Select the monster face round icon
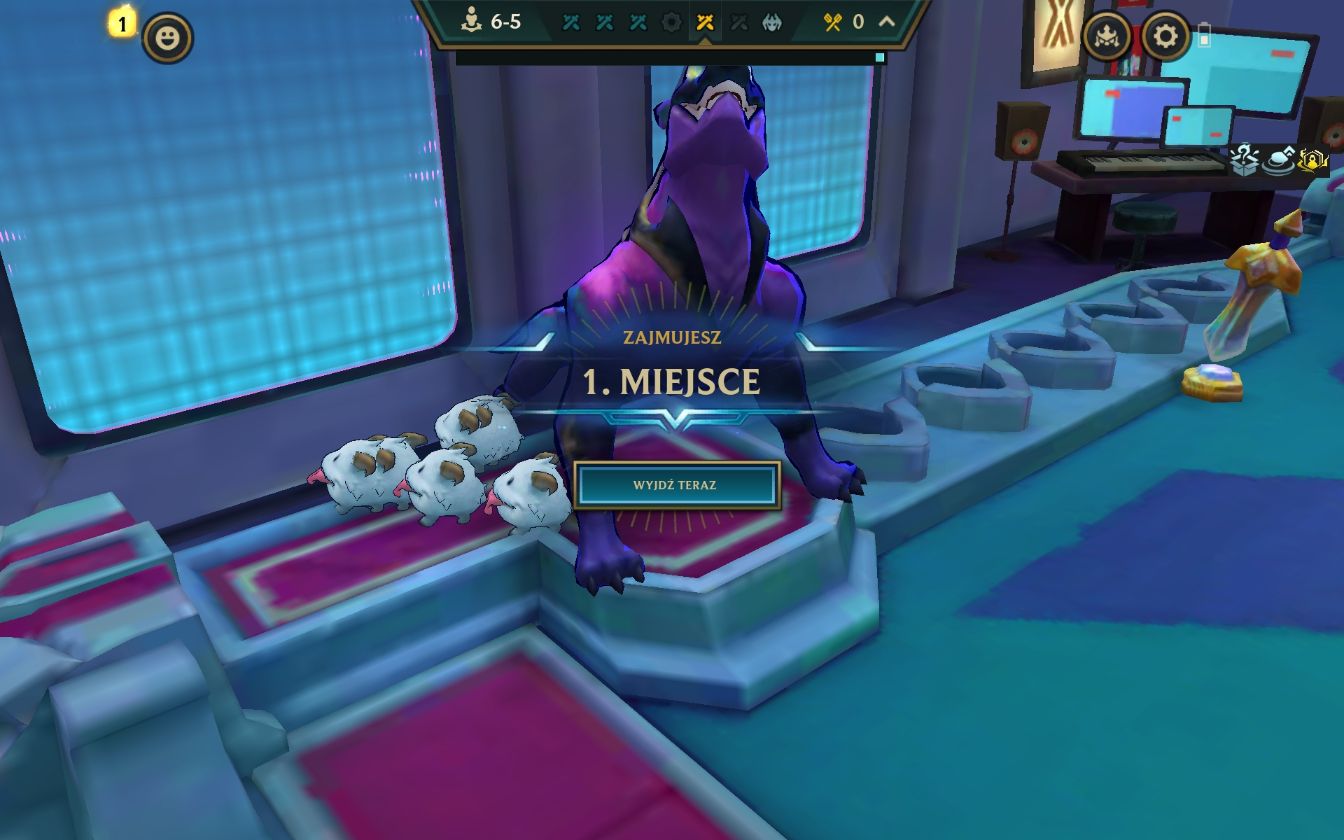This screenshot has height=840, width=1344. pos(772,22)
